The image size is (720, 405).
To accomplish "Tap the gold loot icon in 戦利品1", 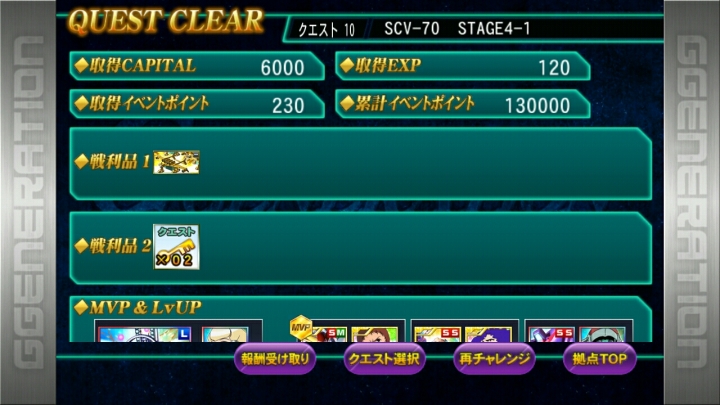I will [176, 161].
